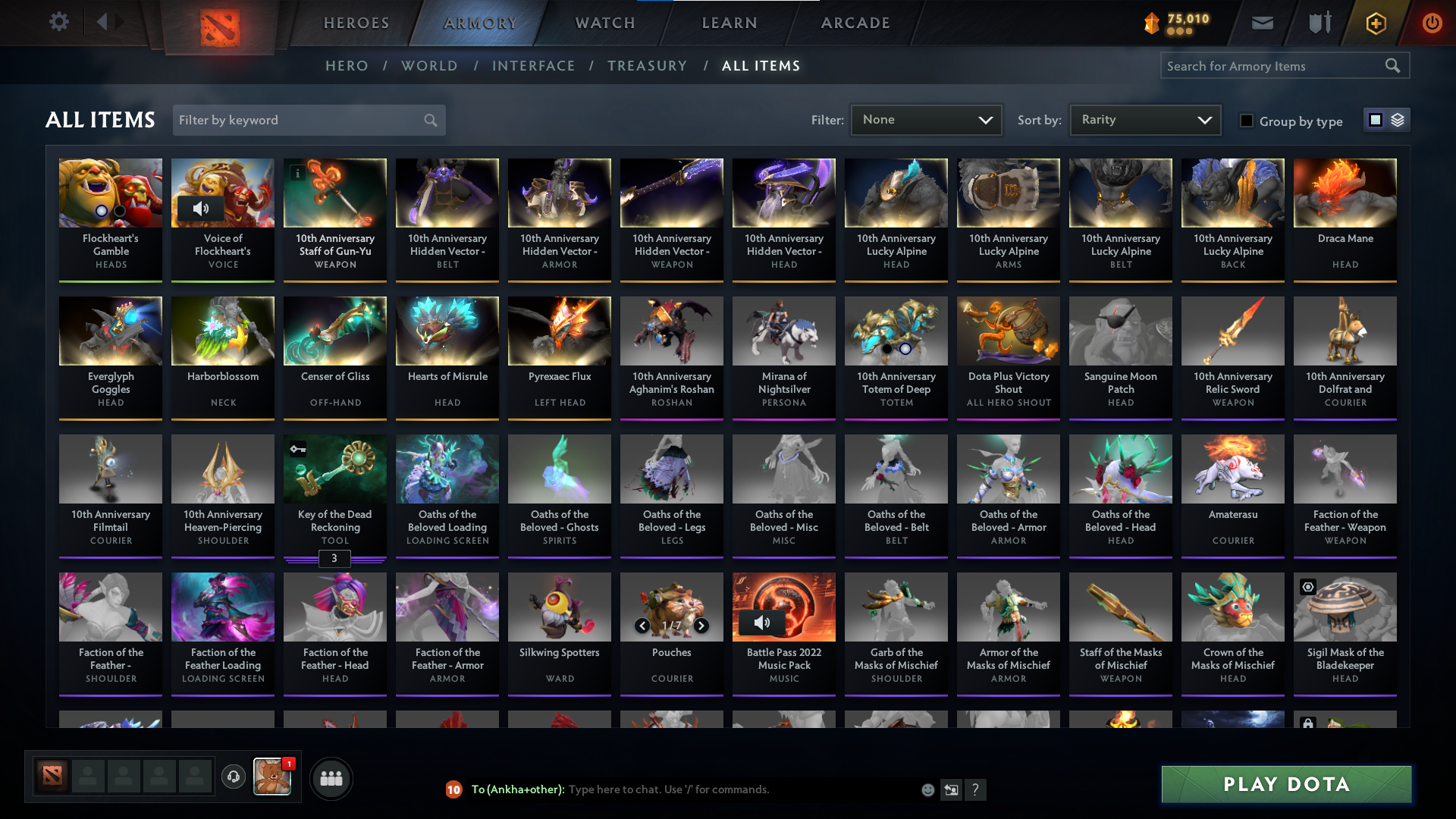Screen dimensions: 1456x819
Task: Preview Pouches courier with the page indicator
Action: (670, 626)
